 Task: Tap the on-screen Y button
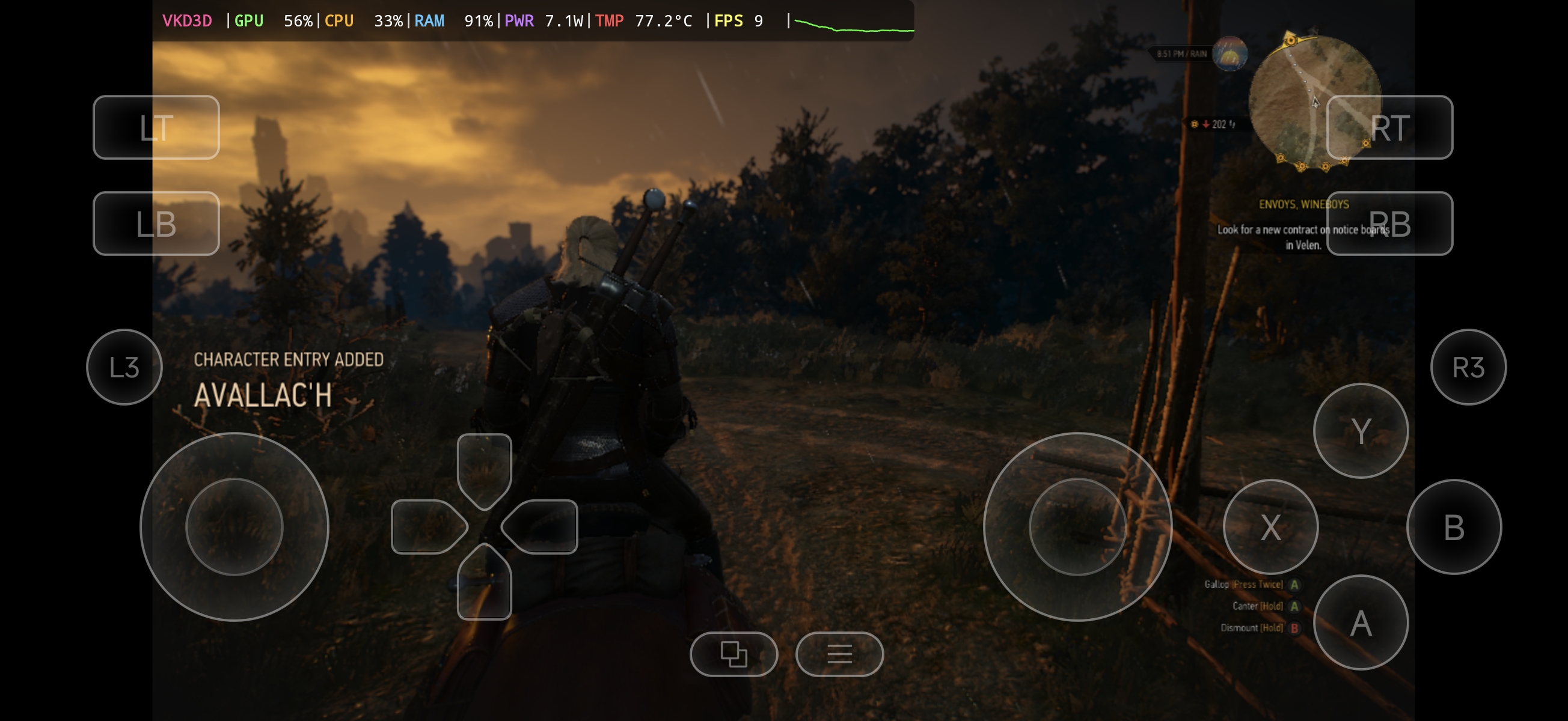1361,431
